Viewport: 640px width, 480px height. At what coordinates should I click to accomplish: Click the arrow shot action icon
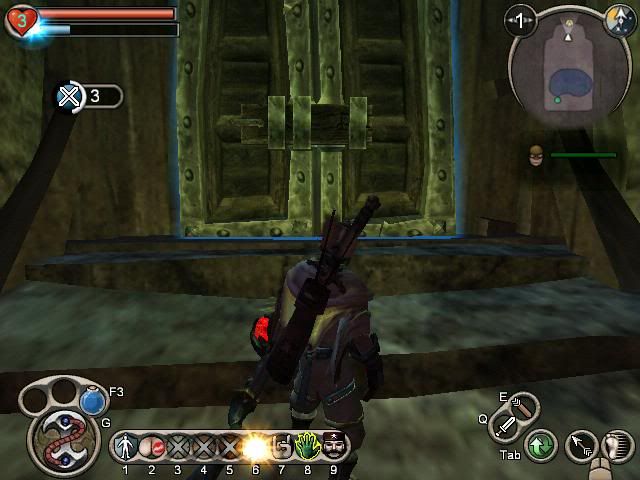tap(580, 446)
